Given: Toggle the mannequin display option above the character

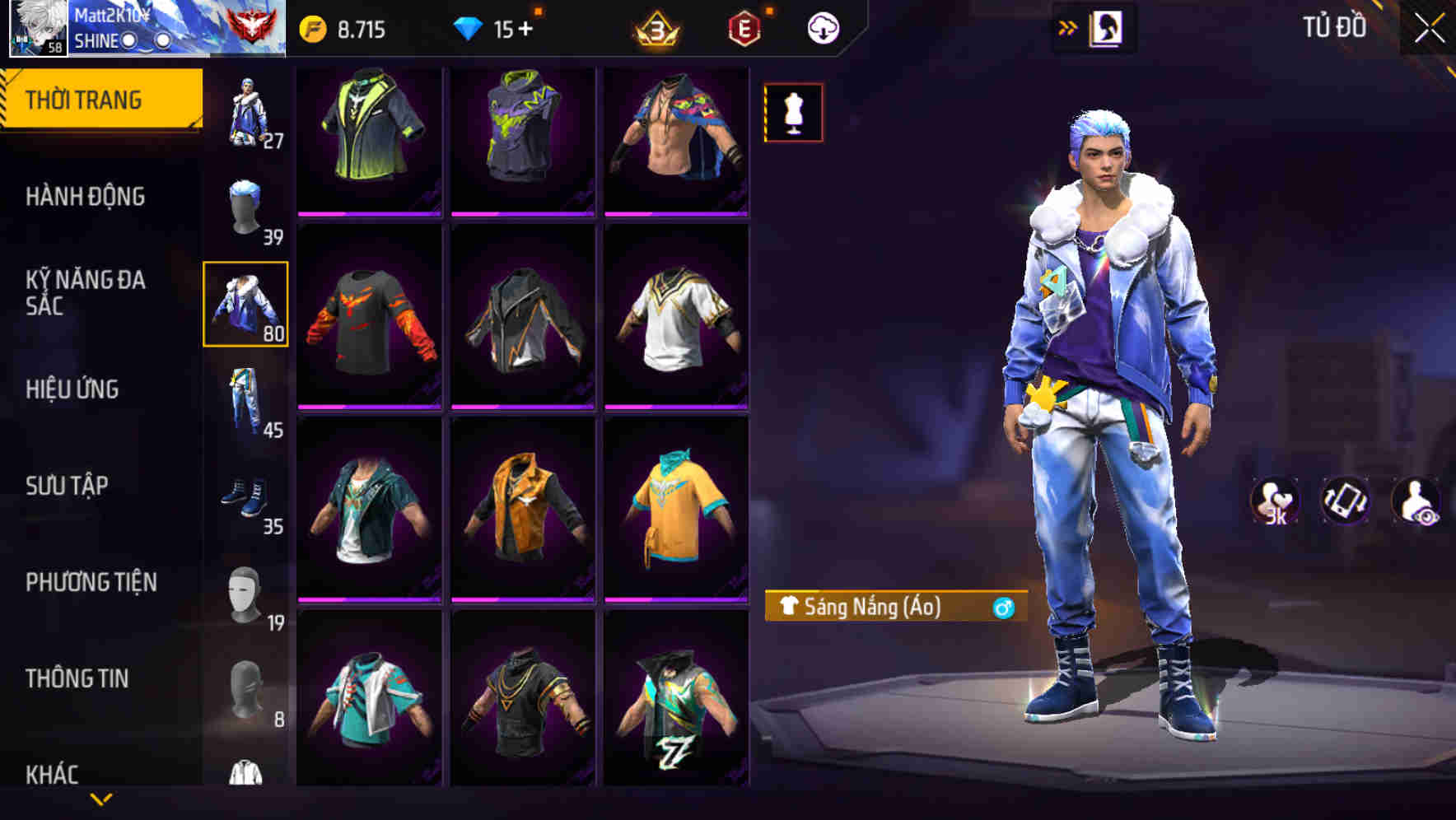Looking at the screenshot, I should pos(792,114).
